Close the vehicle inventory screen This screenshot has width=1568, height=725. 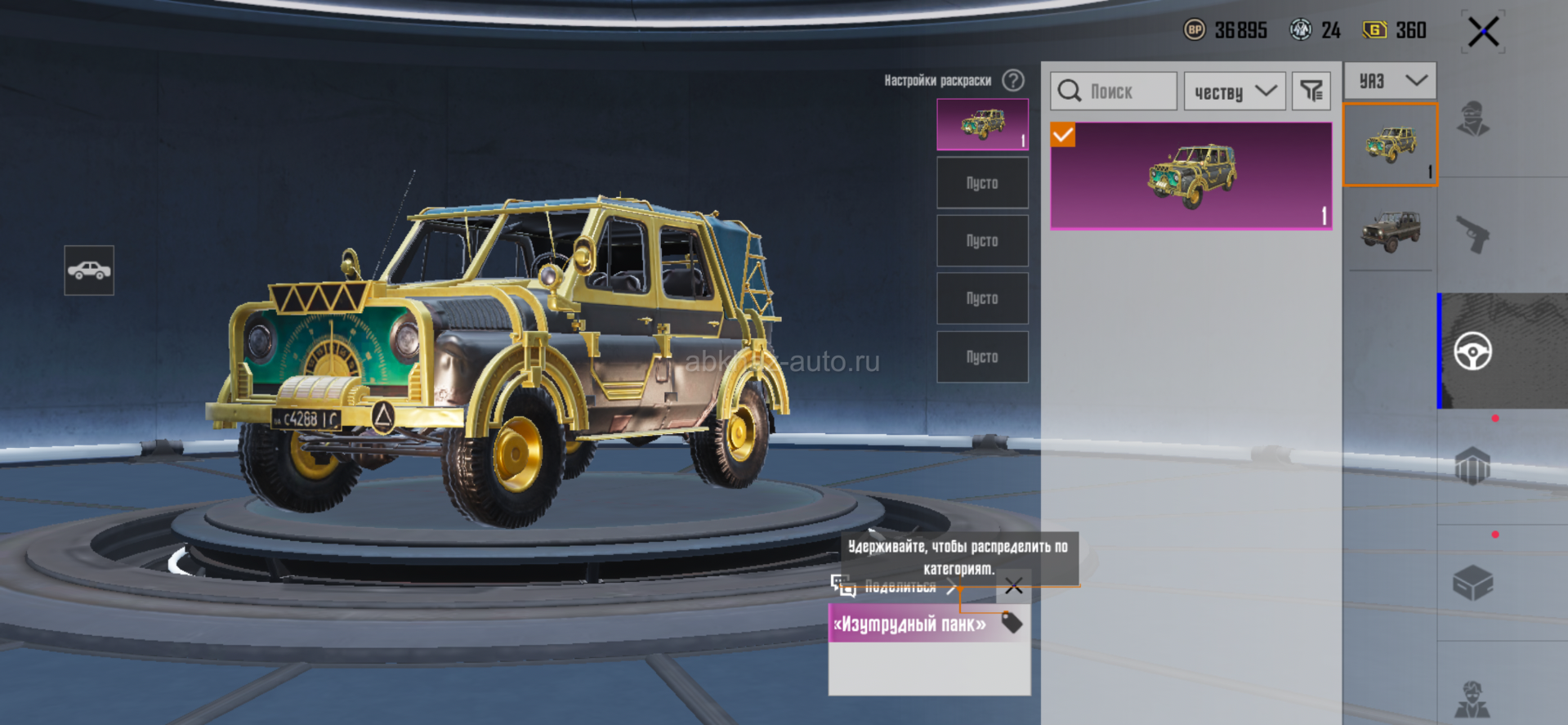(x=1483, y=33)
